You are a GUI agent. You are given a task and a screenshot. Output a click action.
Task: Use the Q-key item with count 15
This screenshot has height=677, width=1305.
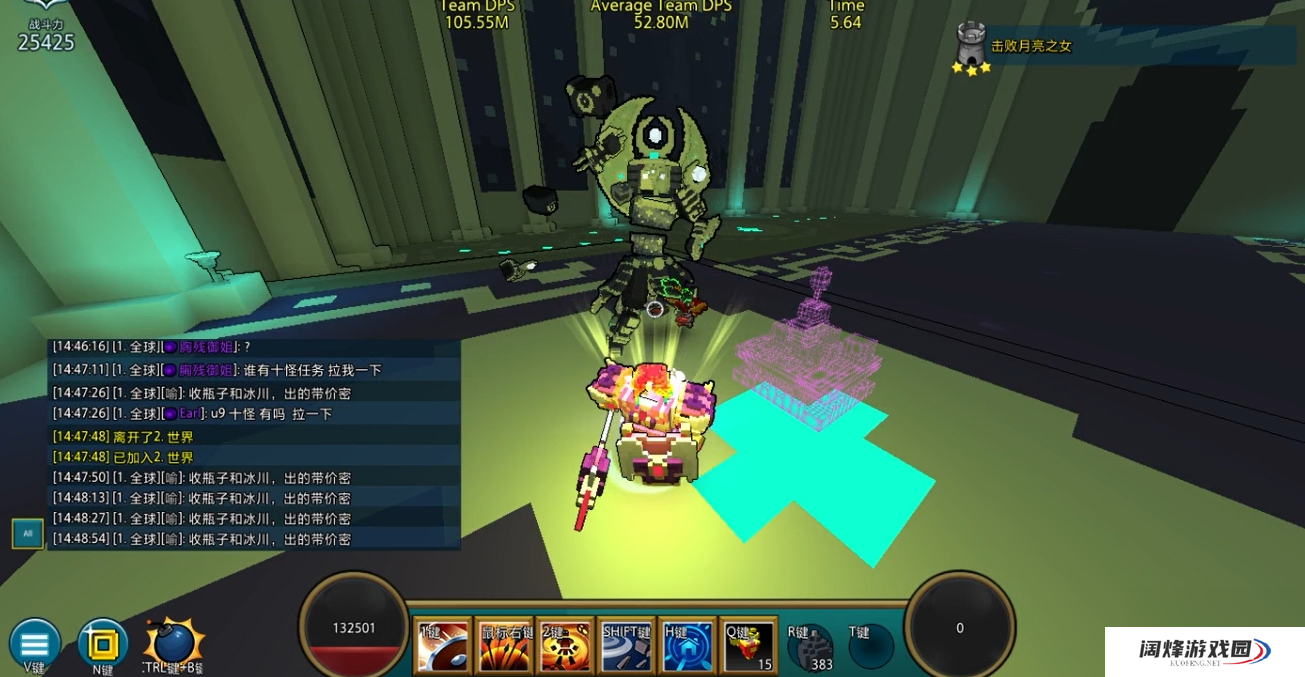pos(750,645)
